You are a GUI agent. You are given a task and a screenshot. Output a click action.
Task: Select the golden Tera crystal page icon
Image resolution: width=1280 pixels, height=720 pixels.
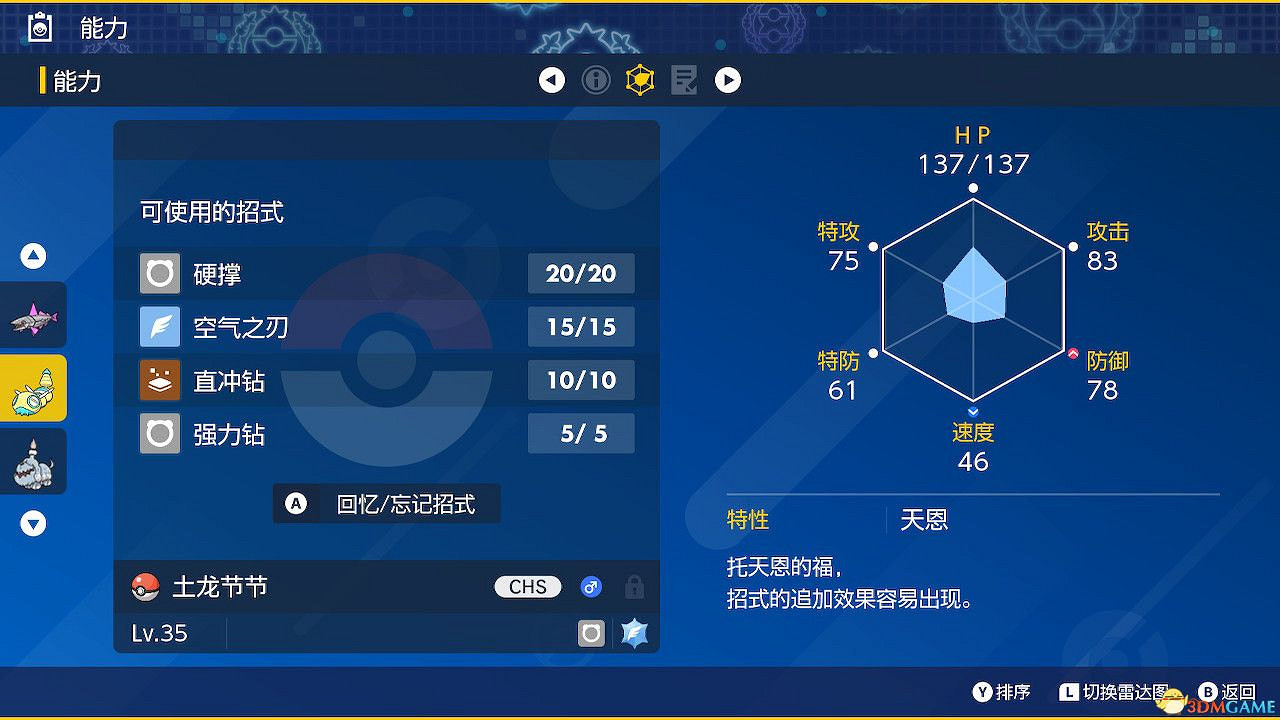pos(639,80)
